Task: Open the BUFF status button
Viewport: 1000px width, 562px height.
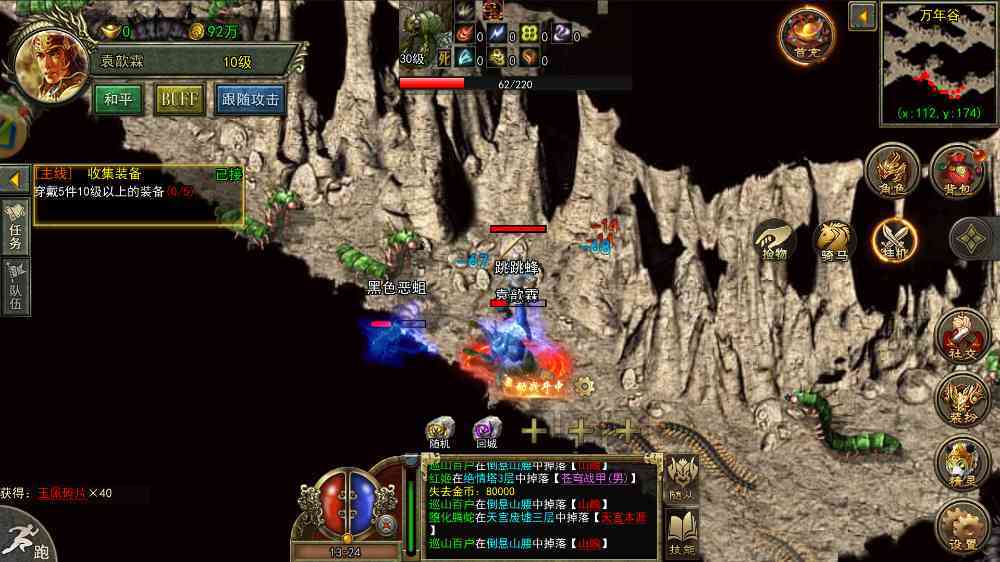Action: [179, 100]
